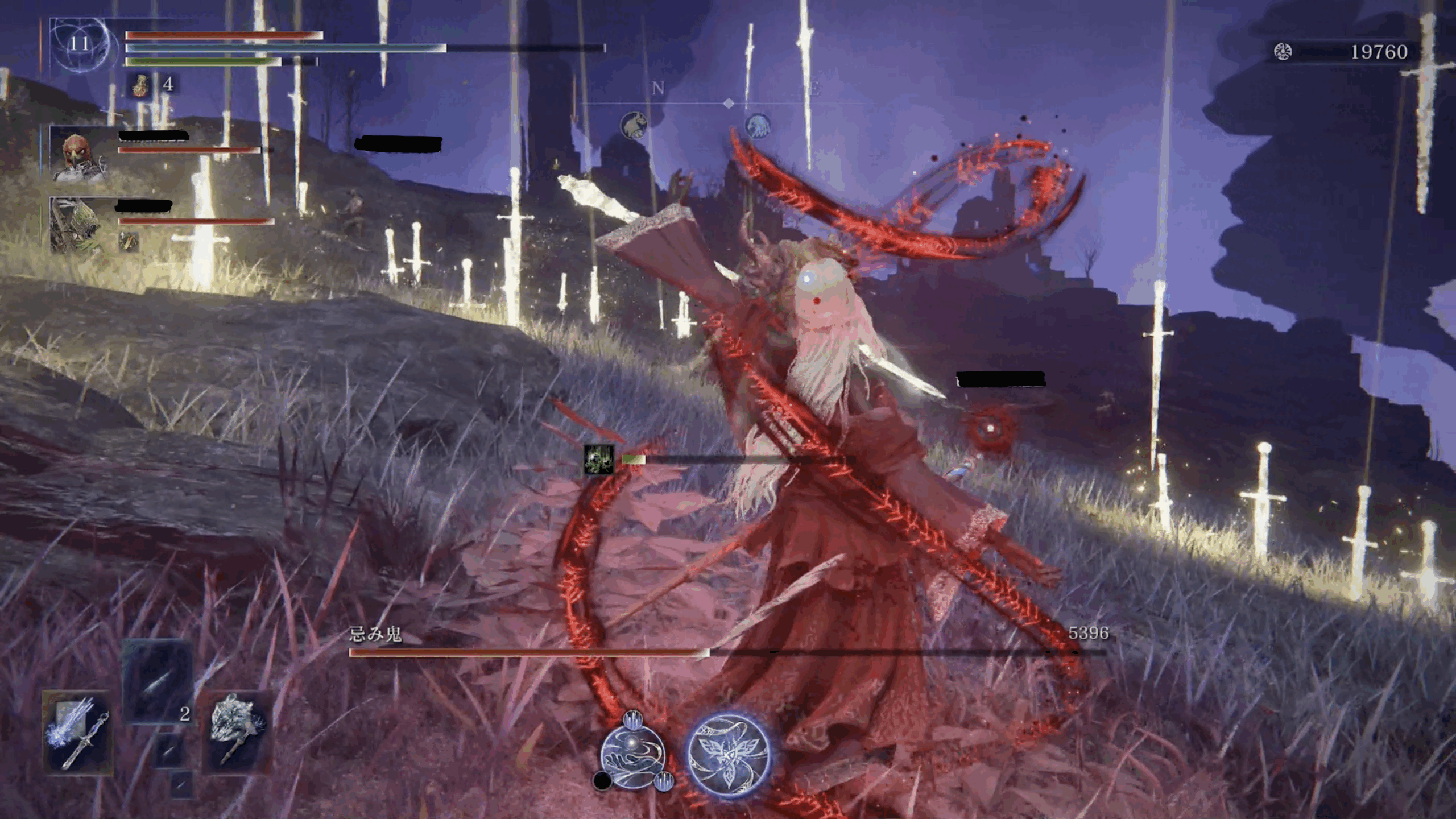Screen dimensions: 1456x819
Task: Select the healing flask icon
Action: coord(140,85)
